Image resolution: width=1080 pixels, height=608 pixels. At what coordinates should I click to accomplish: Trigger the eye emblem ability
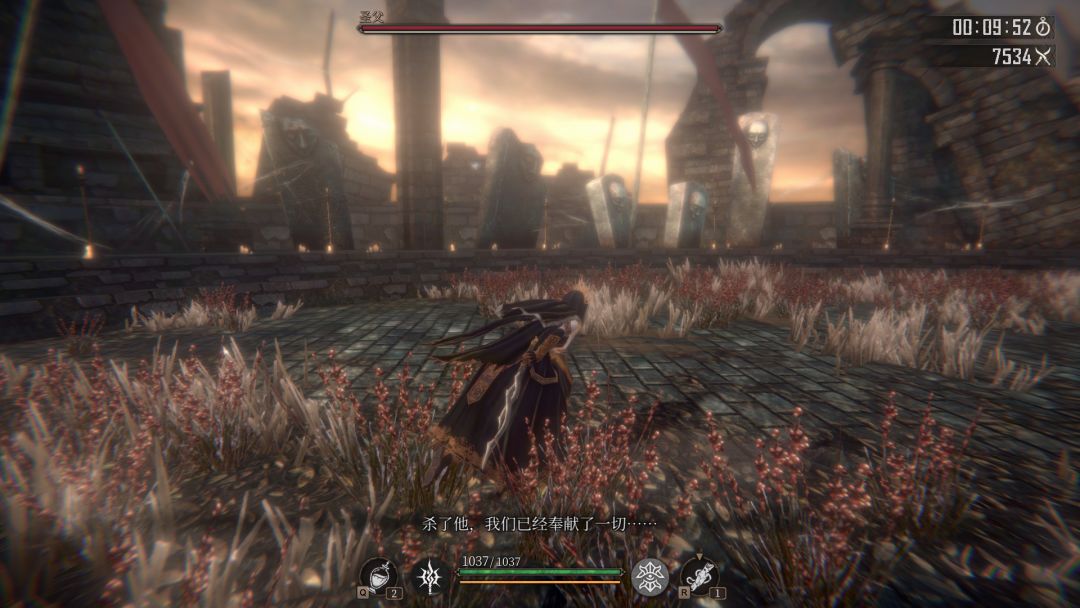pyautogui.click(x=650, y=577)
